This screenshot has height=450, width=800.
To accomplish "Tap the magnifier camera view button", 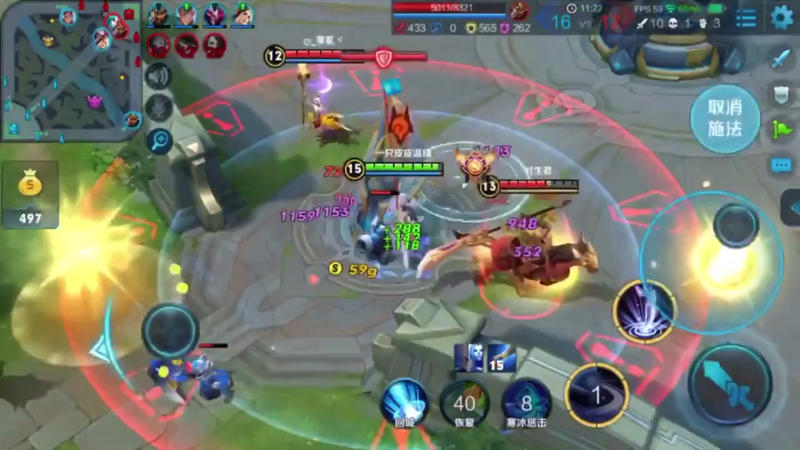I will click(x=158, y=140).
